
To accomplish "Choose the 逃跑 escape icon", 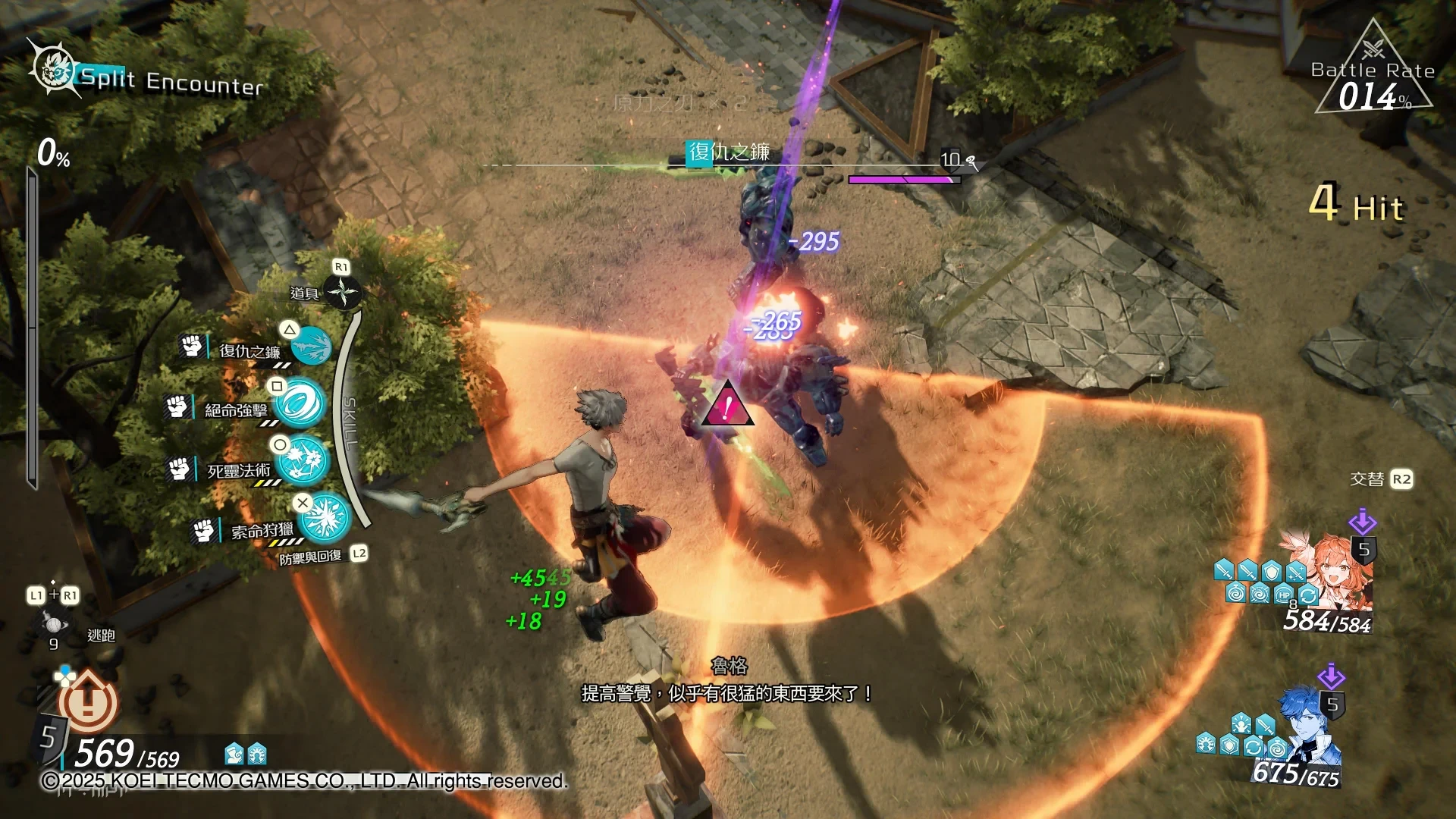I will 53,625.
